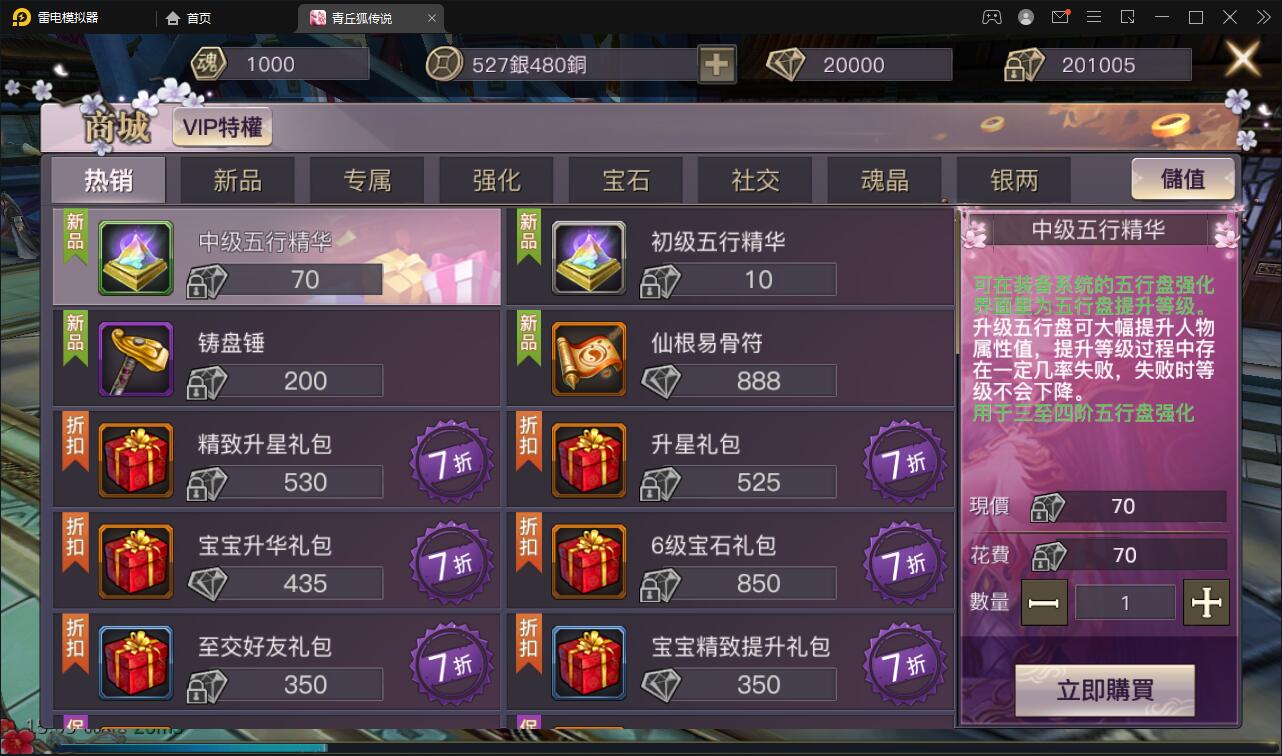The height and width of the screenshot is (756, 1282).
Task: Switch to the 社交 category tab
Action: [x=755, y=179]
